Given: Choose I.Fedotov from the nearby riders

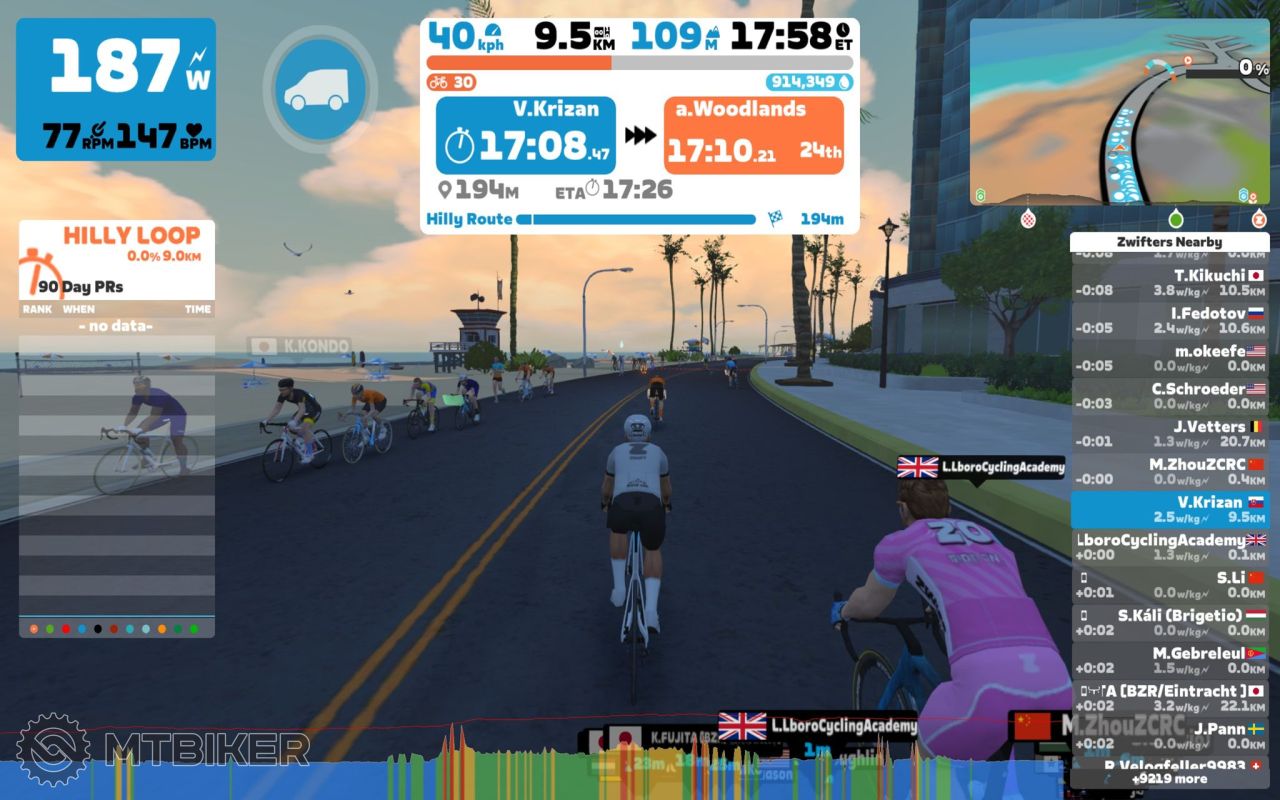Looking at the screenshot, I should coord(1169,321).
